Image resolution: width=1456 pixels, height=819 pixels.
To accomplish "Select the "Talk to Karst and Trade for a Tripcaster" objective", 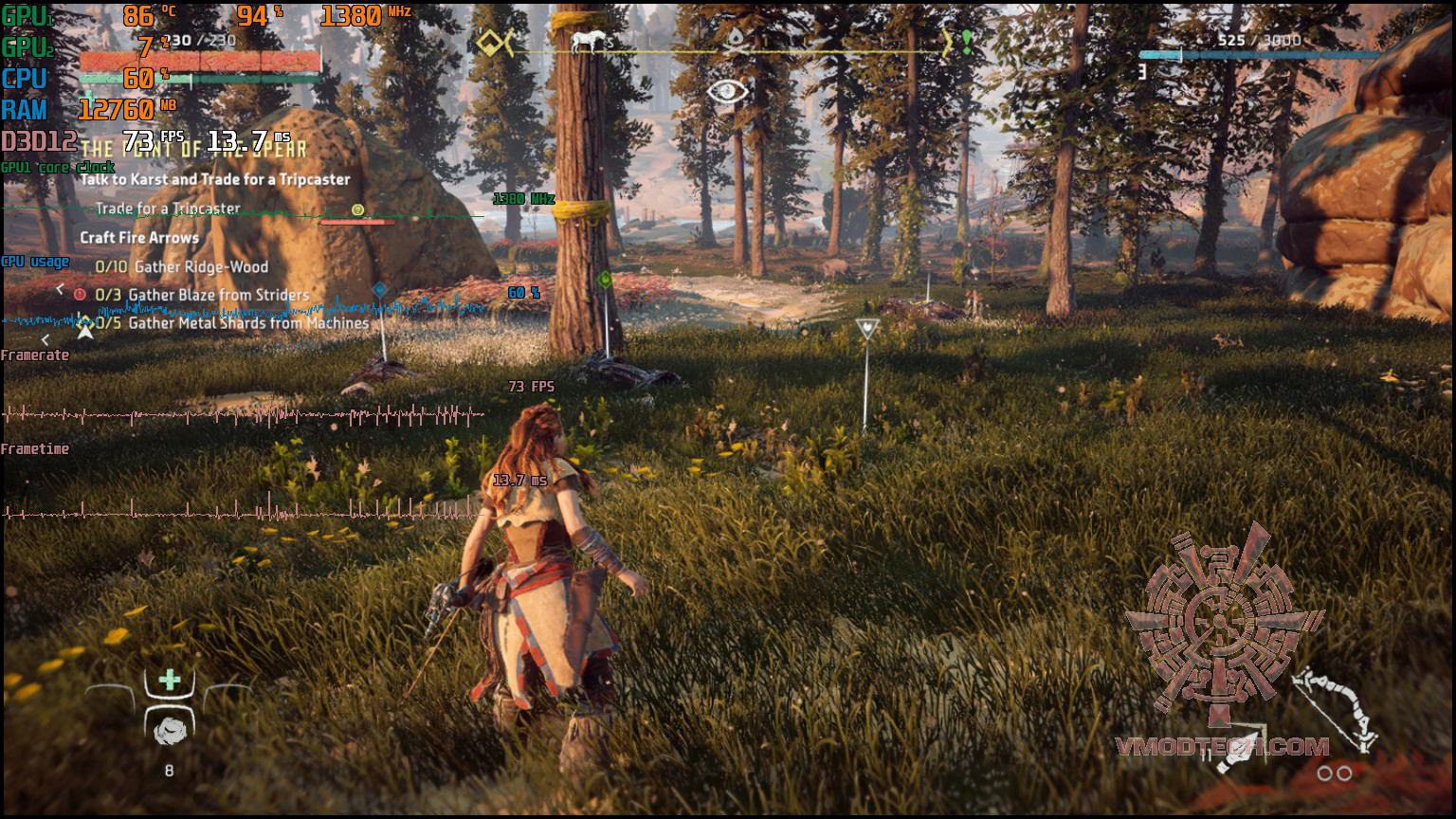I will (x=215, y=179).
